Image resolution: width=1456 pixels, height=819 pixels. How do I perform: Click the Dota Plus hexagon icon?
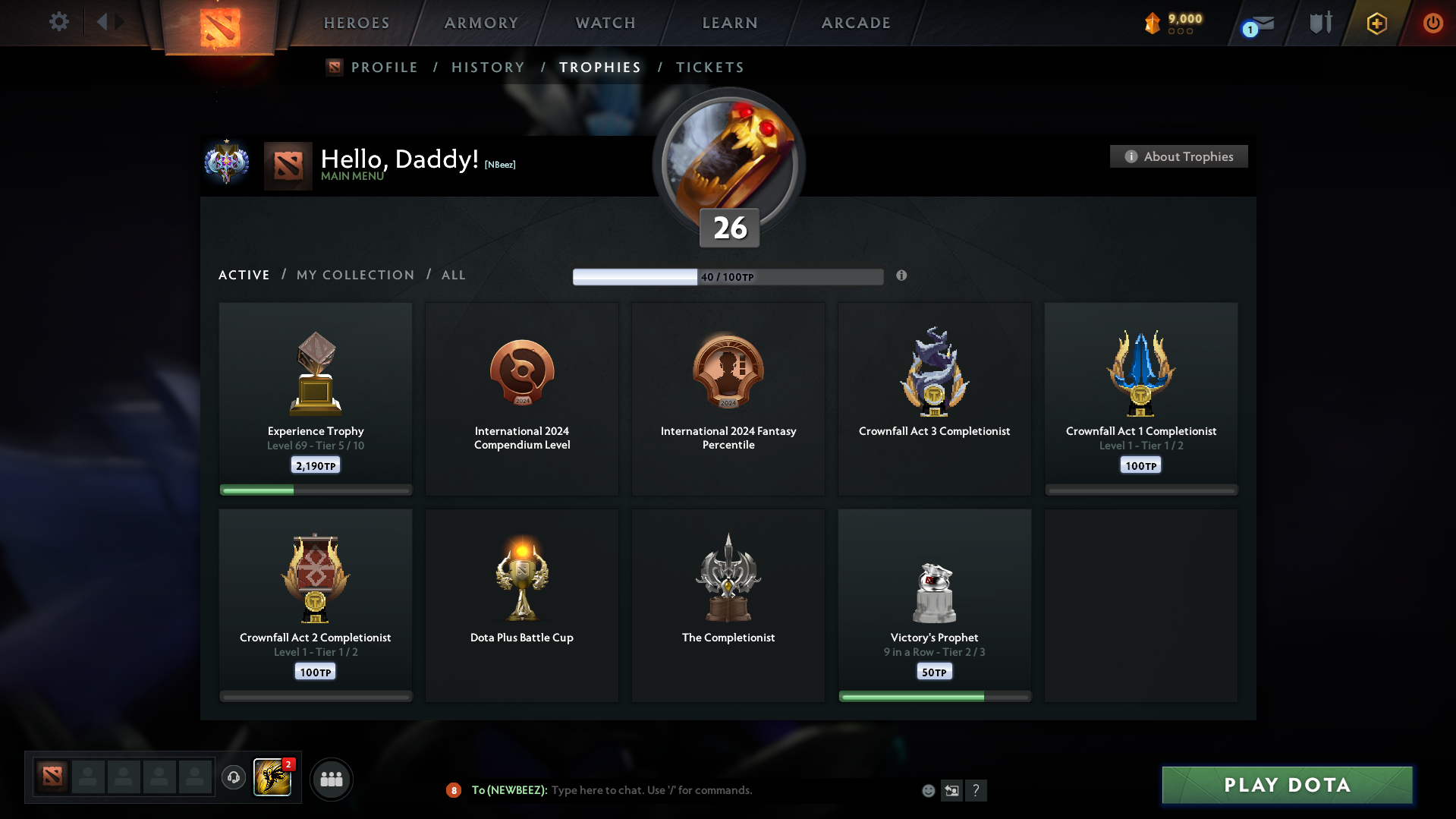click(x=1376, y=23)
